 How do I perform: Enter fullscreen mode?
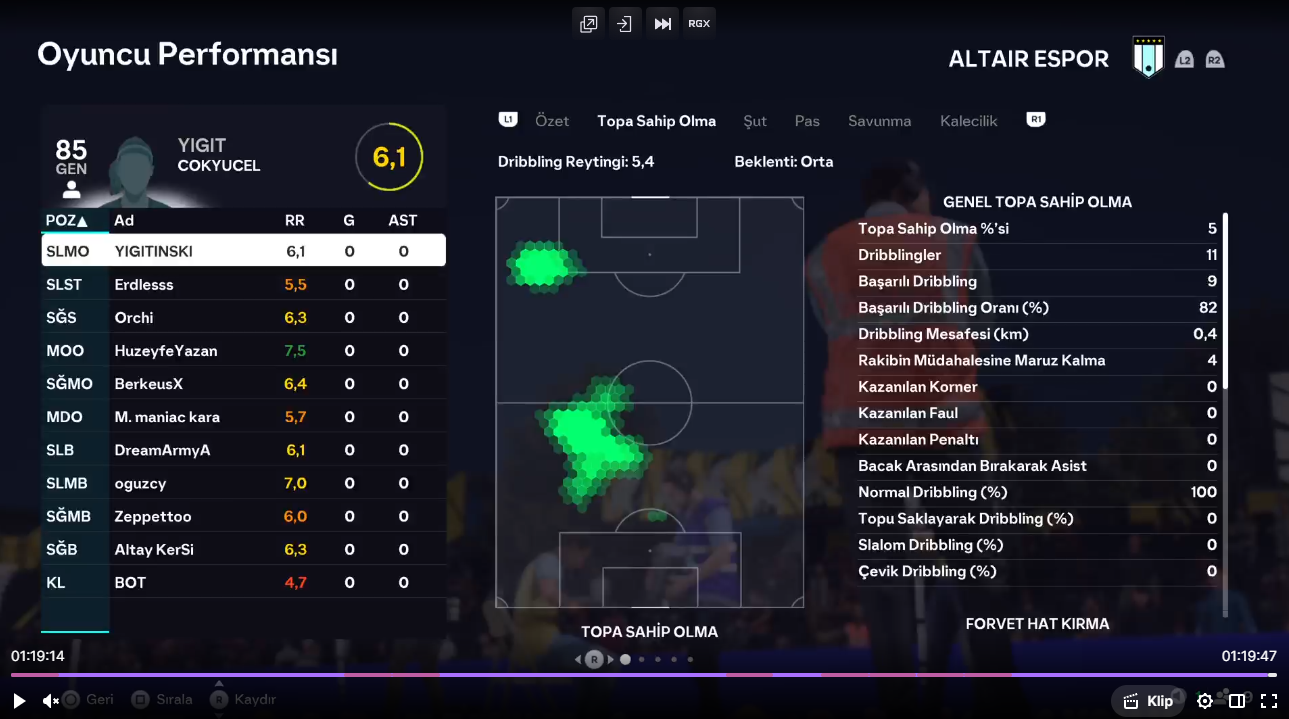tap(1268, 701)
